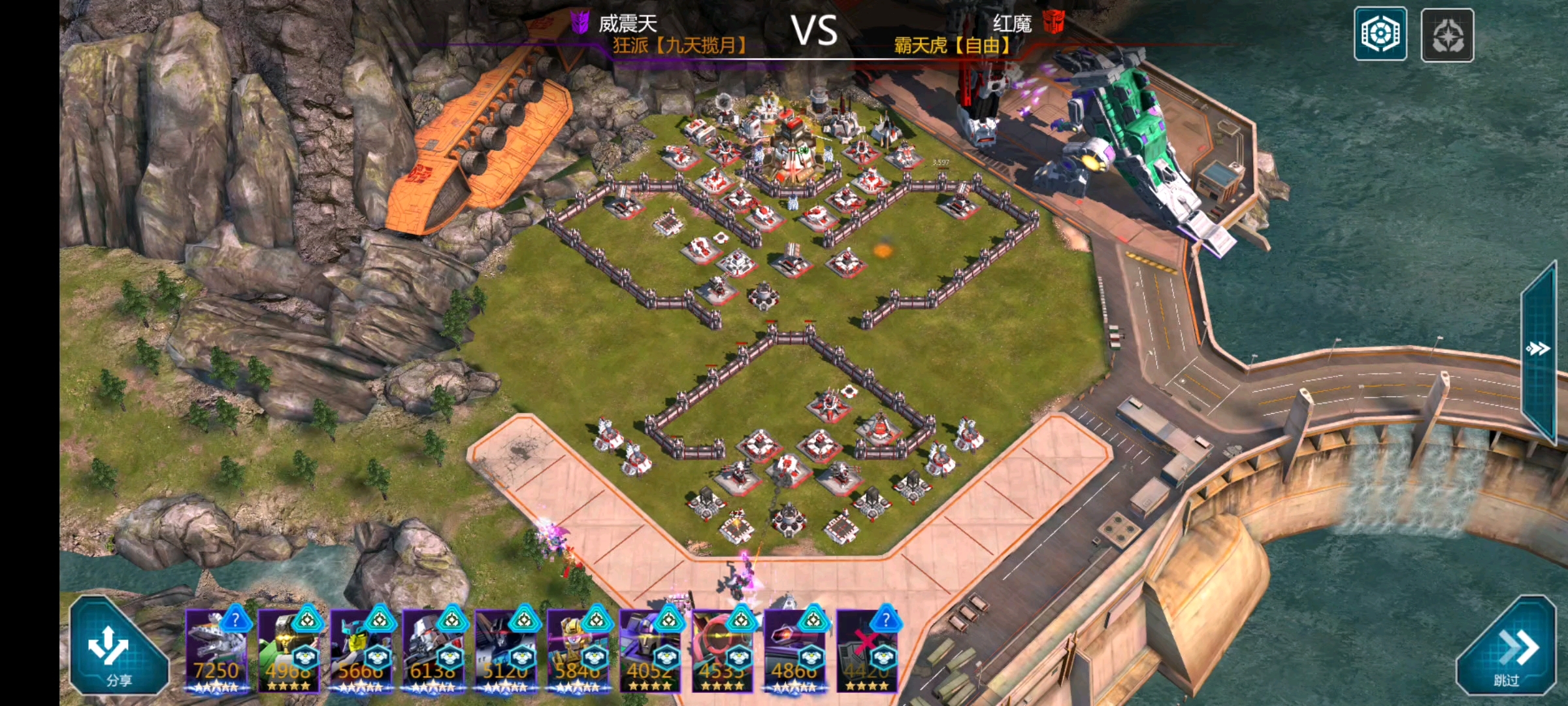Image resolution: width=1568 pixels, height=706 pixels.
Task: Toggle the film reel camera icon
Action: click(1380, 35)
